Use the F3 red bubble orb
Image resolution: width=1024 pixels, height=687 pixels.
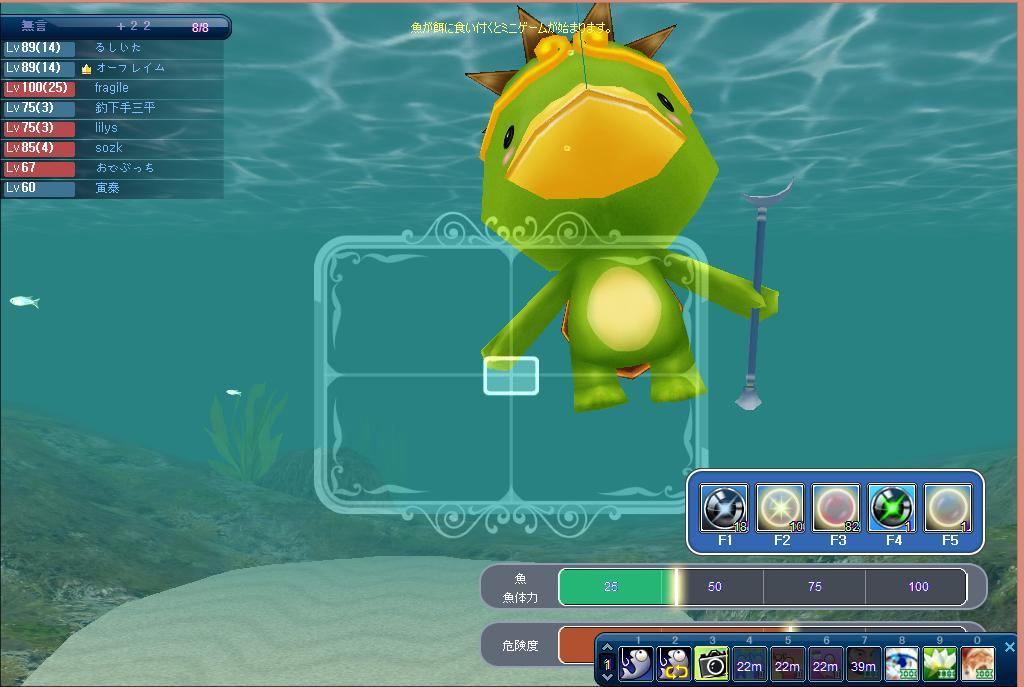[836, 508]
